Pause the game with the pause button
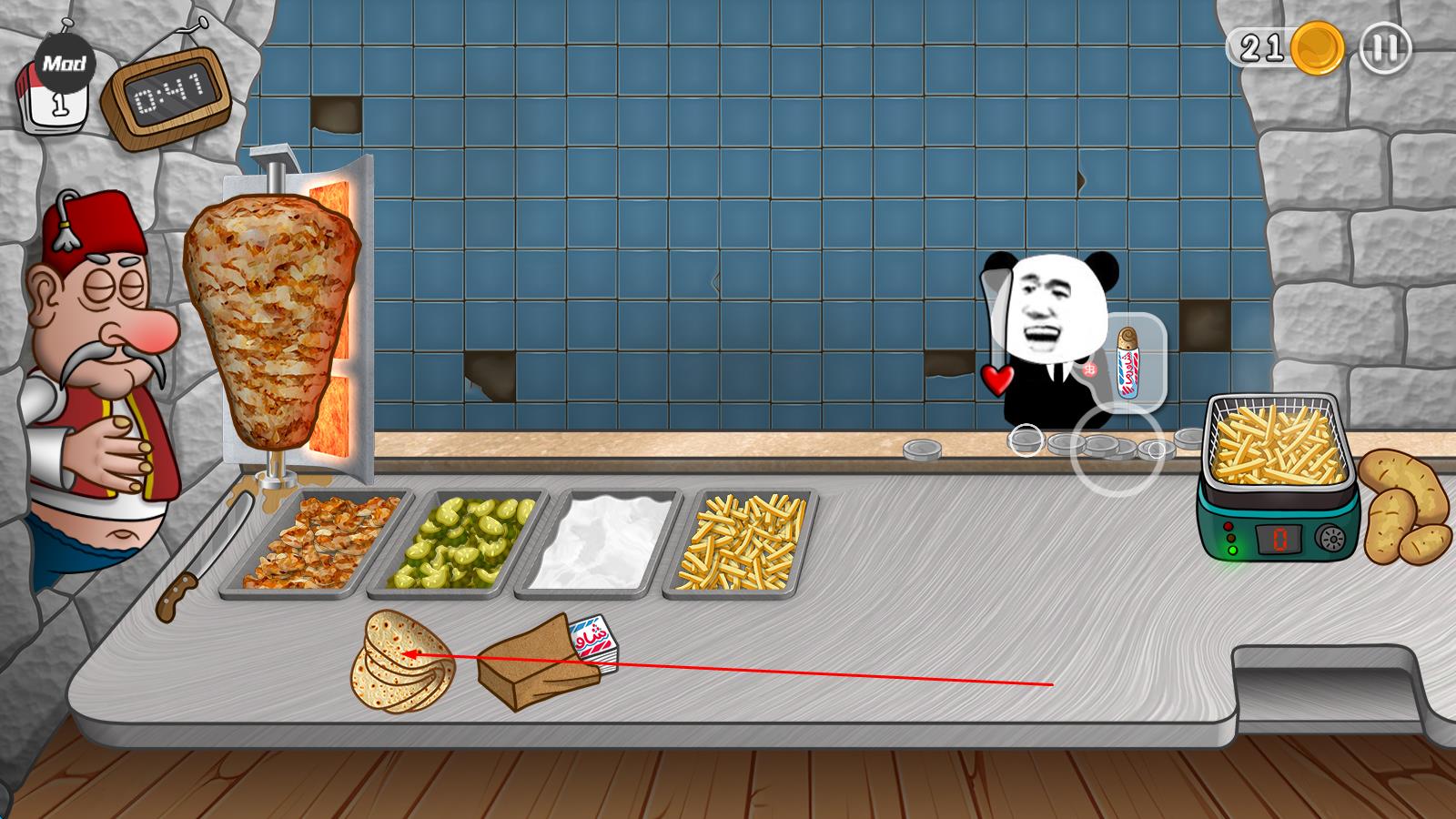1456x819 pixels. point(1385,47)
